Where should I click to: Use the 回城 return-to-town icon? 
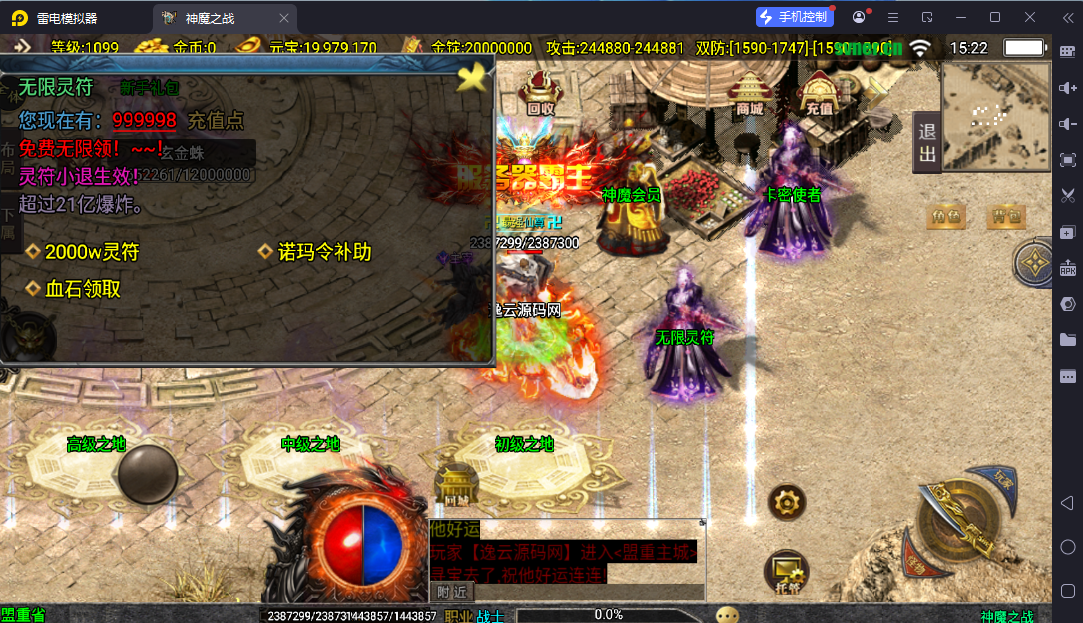(455, 486)
